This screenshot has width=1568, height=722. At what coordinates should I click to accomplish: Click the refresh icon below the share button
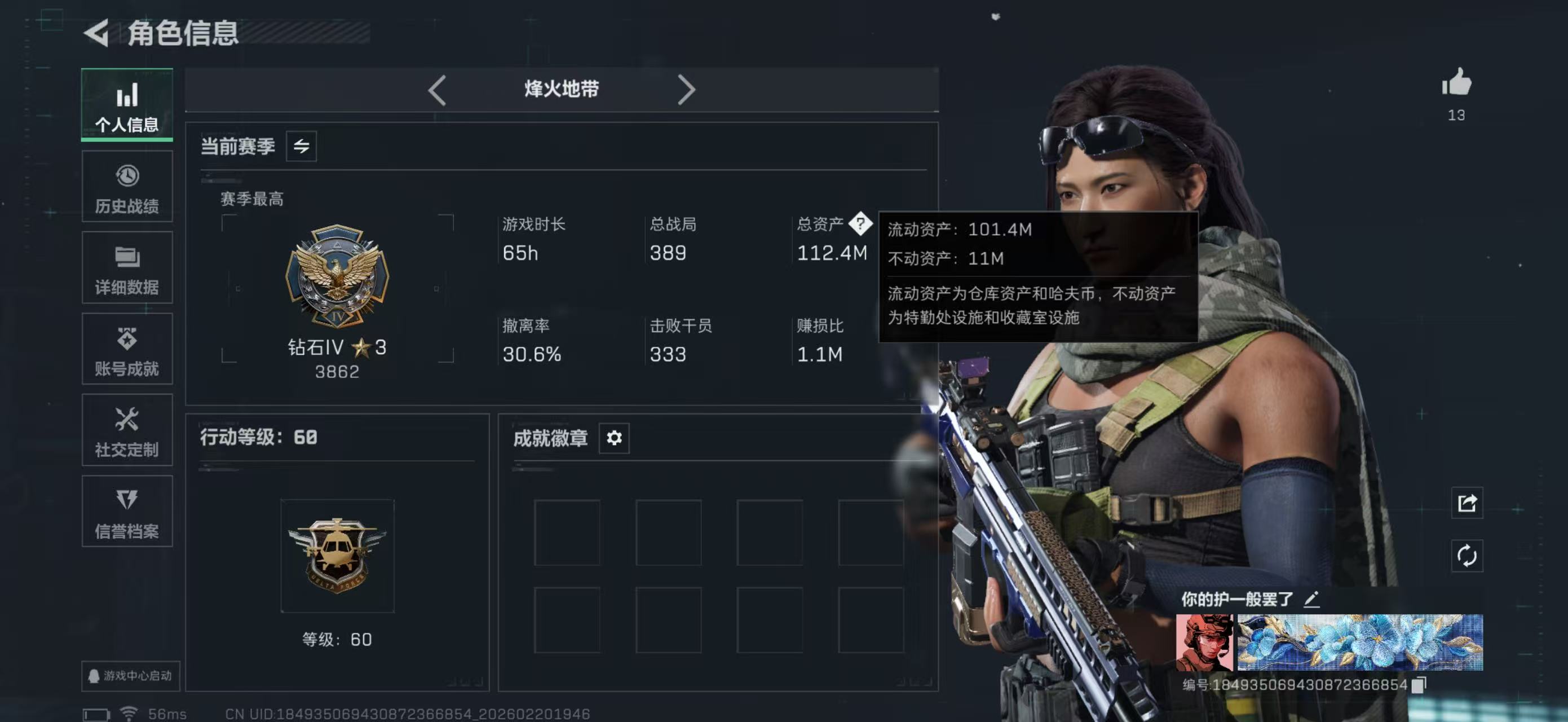pyautogui.click(x=1467, y=555)
